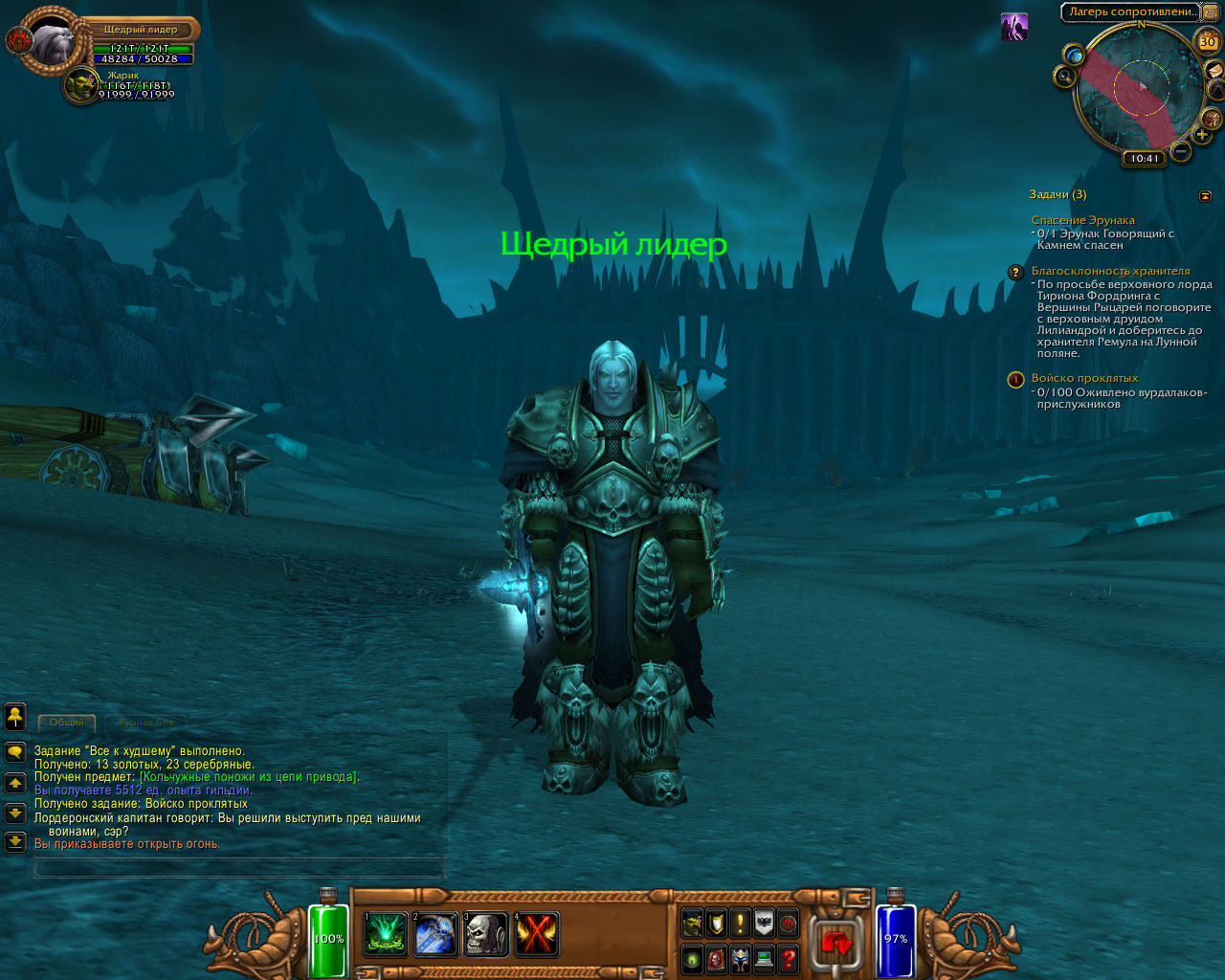
Task: Use the blue mace ability in slot 2
Action: [435, 934]
